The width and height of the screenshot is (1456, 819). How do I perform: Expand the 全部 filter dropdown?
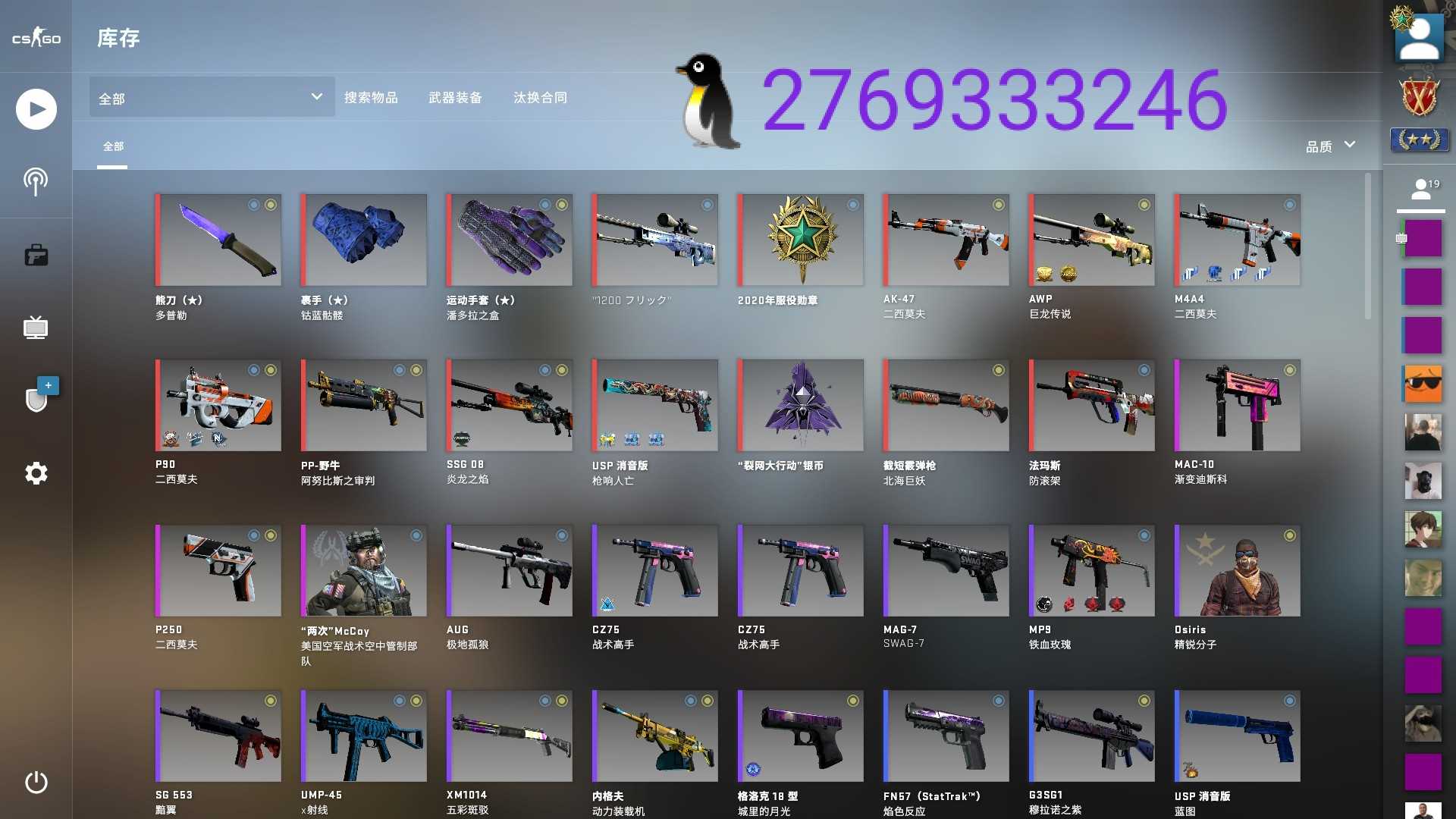[211, 97]
